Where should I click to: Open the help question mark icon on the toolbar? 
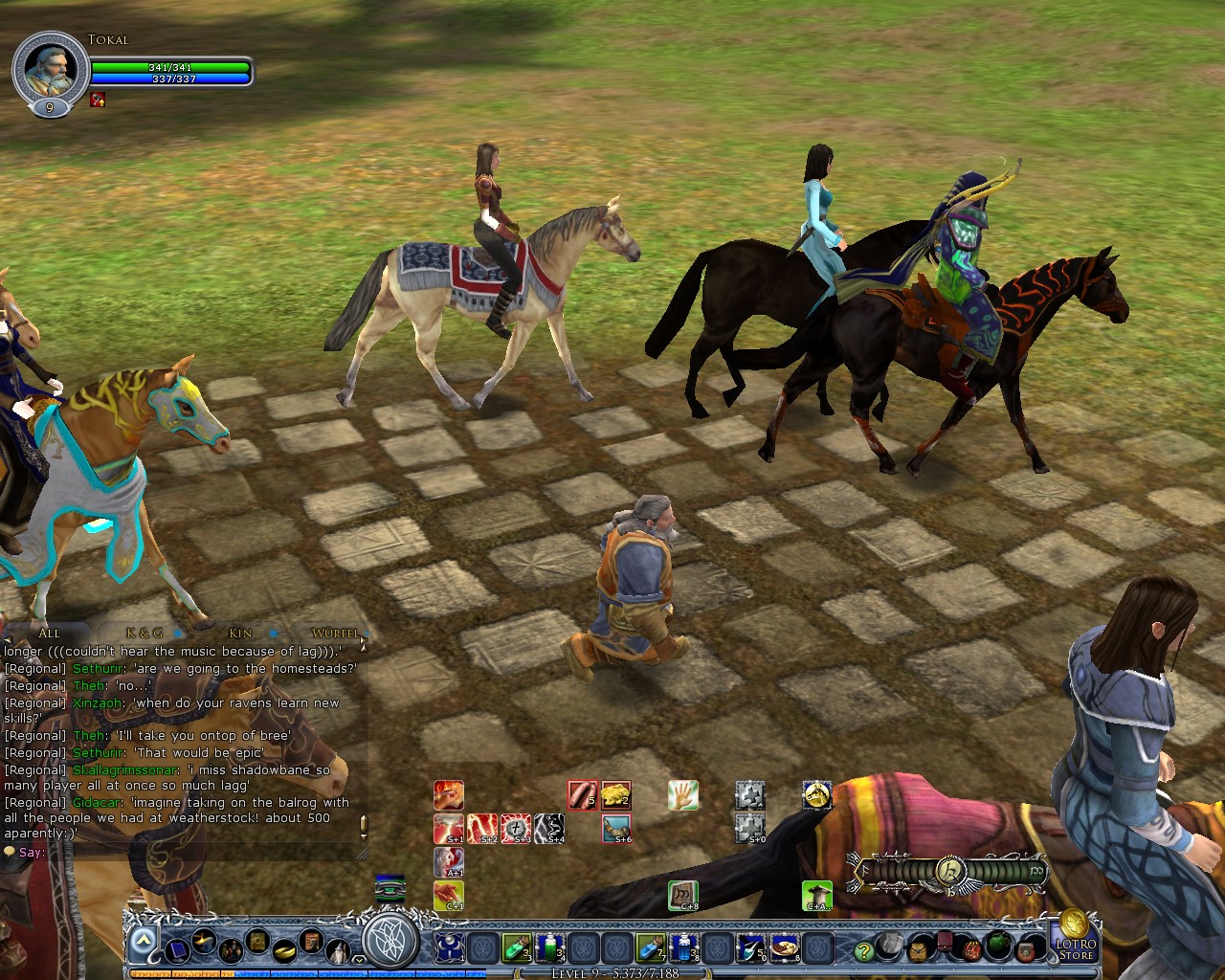pyautogui.click(x=864, y=951)
